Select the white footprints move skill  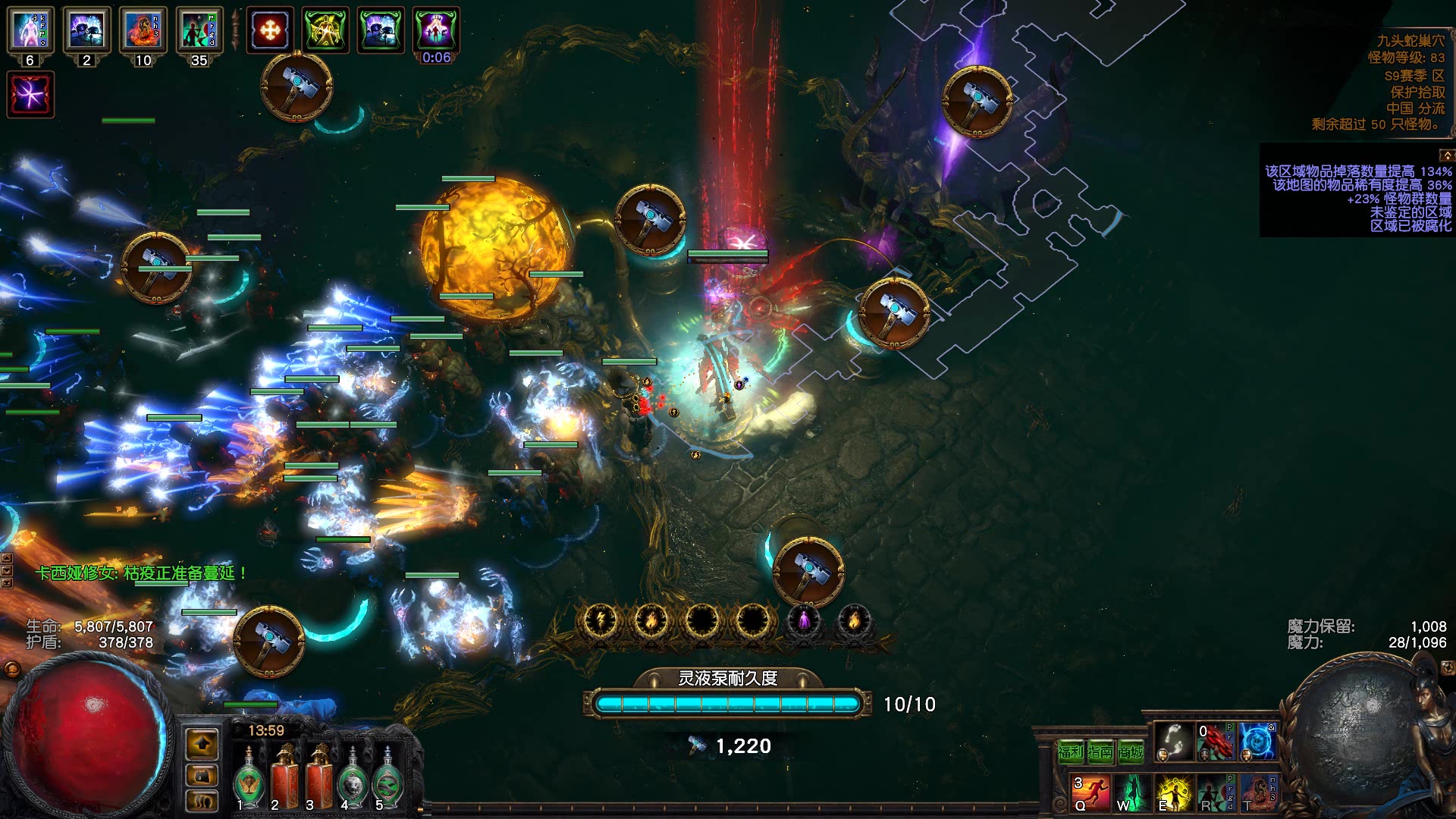point(1174,742)
